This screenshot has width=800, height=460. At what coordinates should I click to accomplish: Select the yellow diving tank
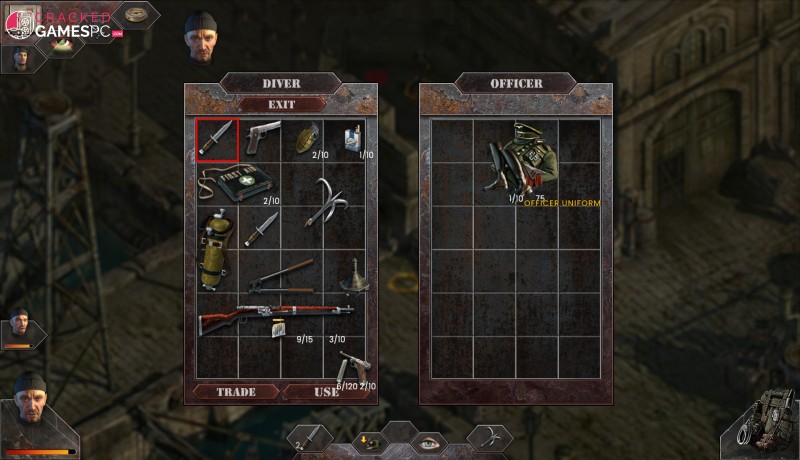click(215, 249)
